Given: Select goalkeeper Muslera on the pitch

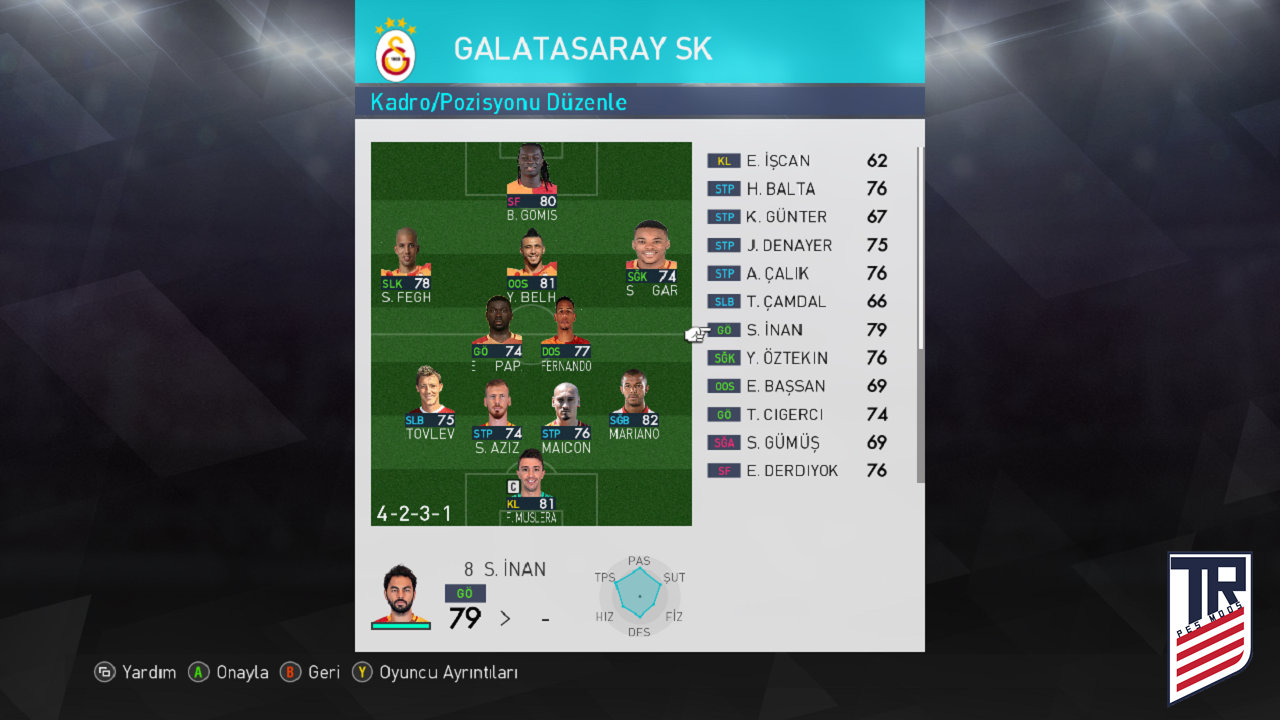Looking at the screenshot, I should pos(531,487).
